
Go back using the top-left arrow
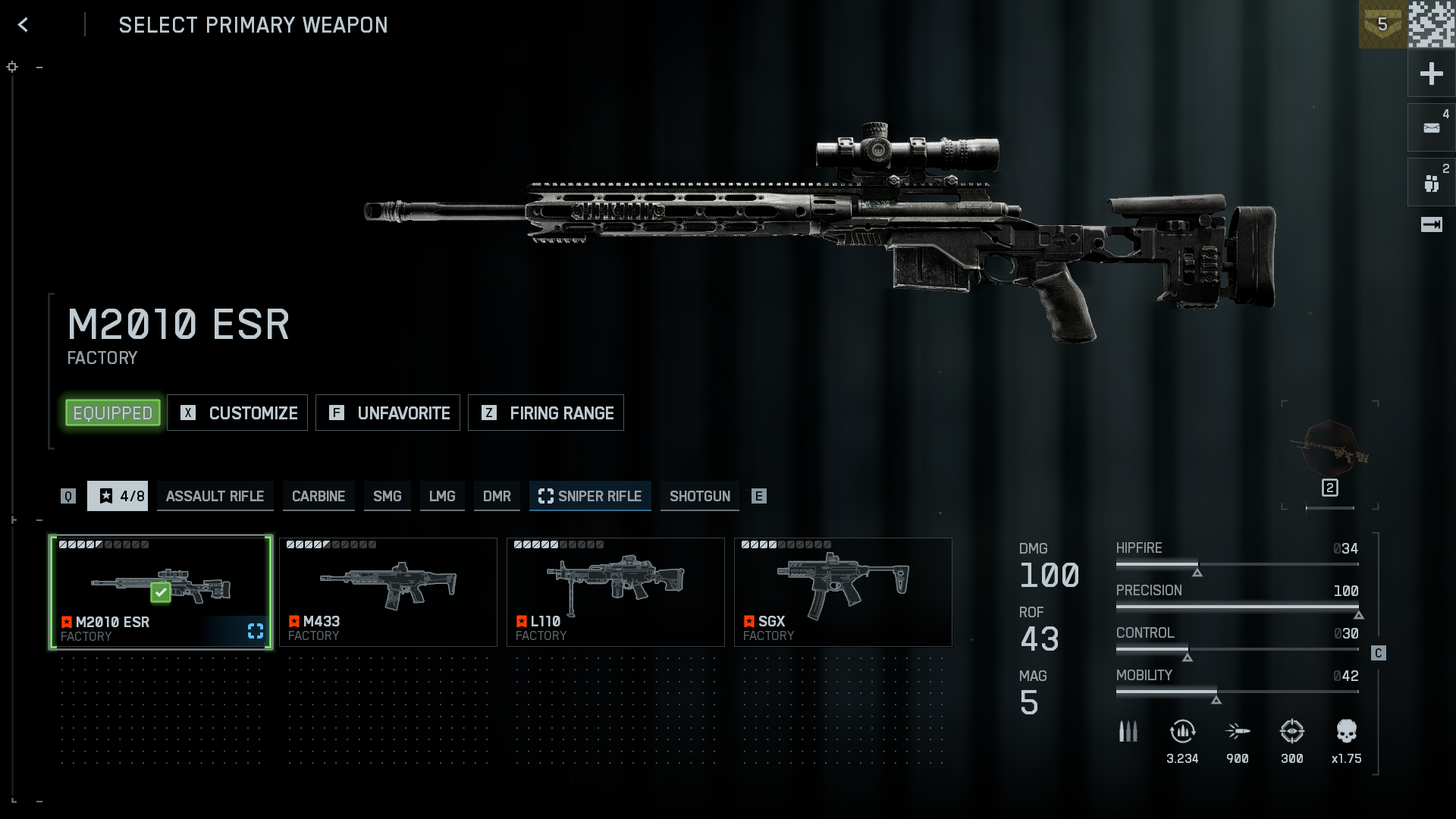tap(24, 25)
